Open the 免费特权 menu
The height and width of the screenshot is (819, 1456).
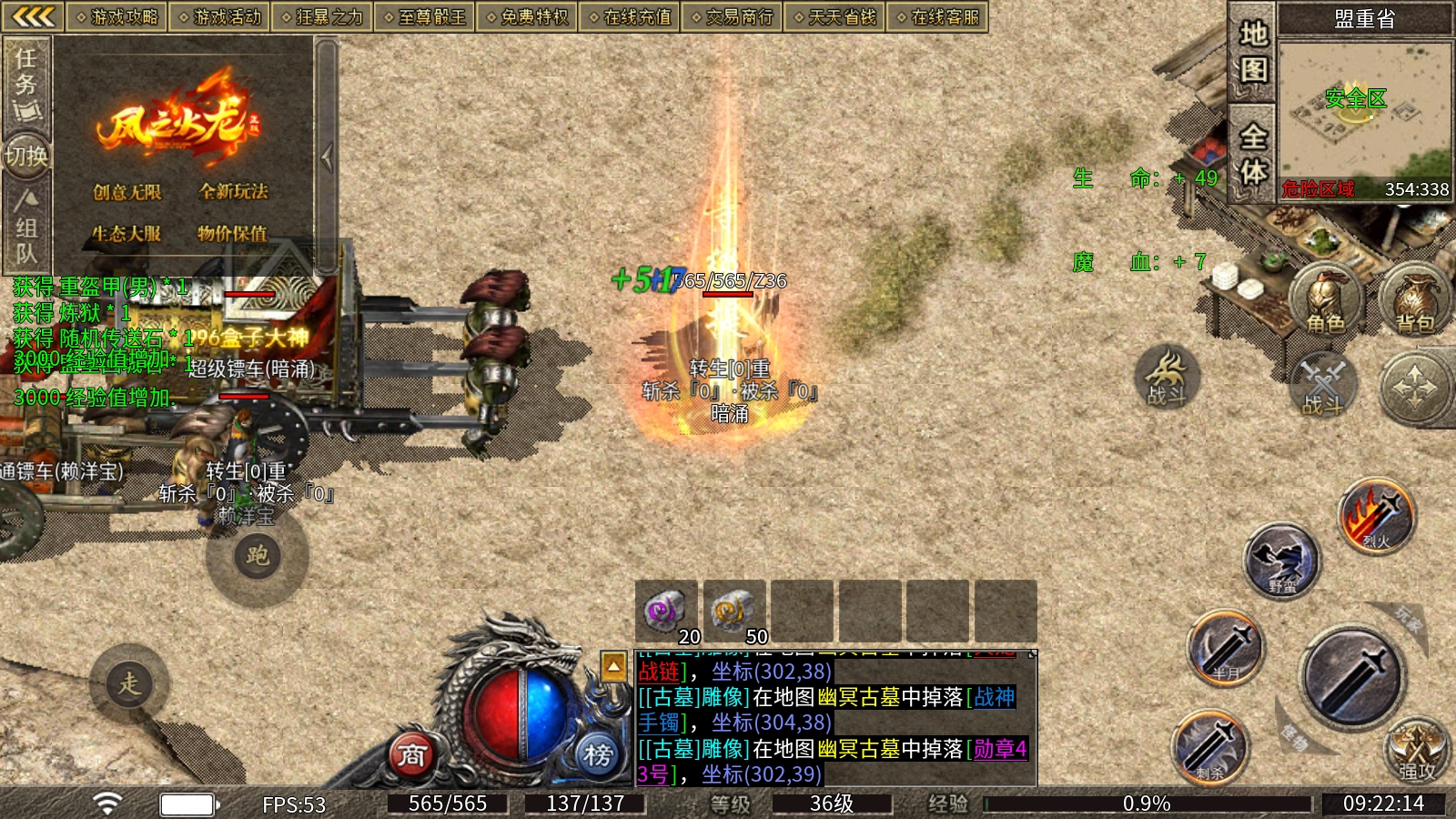coord(527,16)
